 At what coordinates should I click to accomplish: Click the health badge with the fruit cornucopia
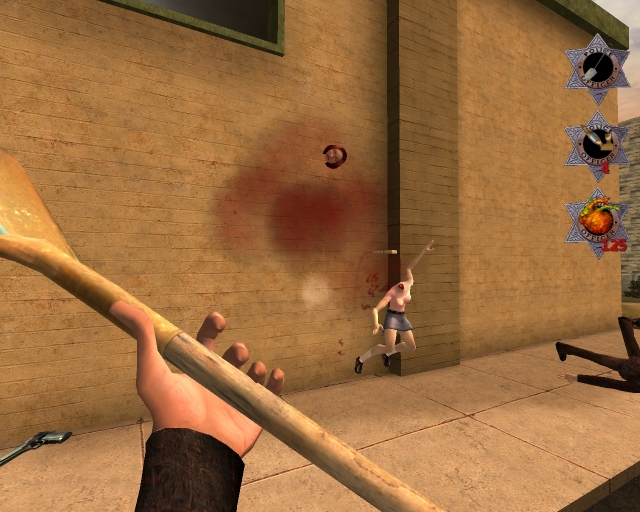coord(597,221)
